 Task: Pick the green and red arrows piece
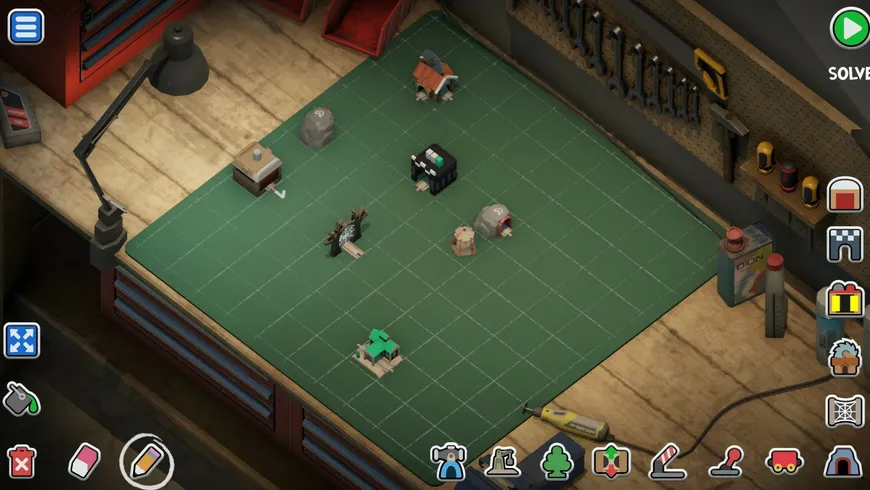pyautogui.click(x=610, y=461)
